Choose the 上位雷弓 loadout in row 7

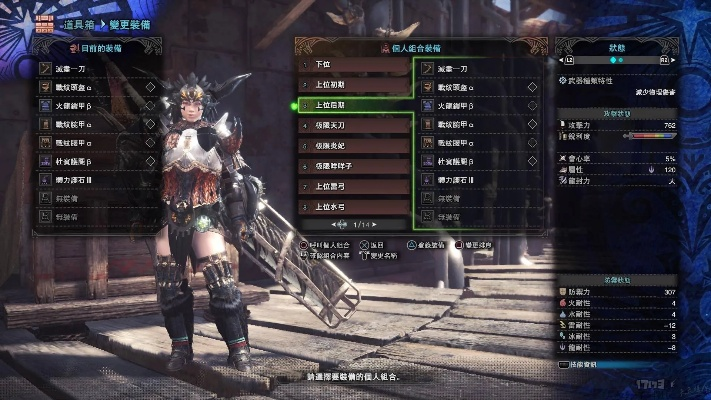click(x=354, y=185)
